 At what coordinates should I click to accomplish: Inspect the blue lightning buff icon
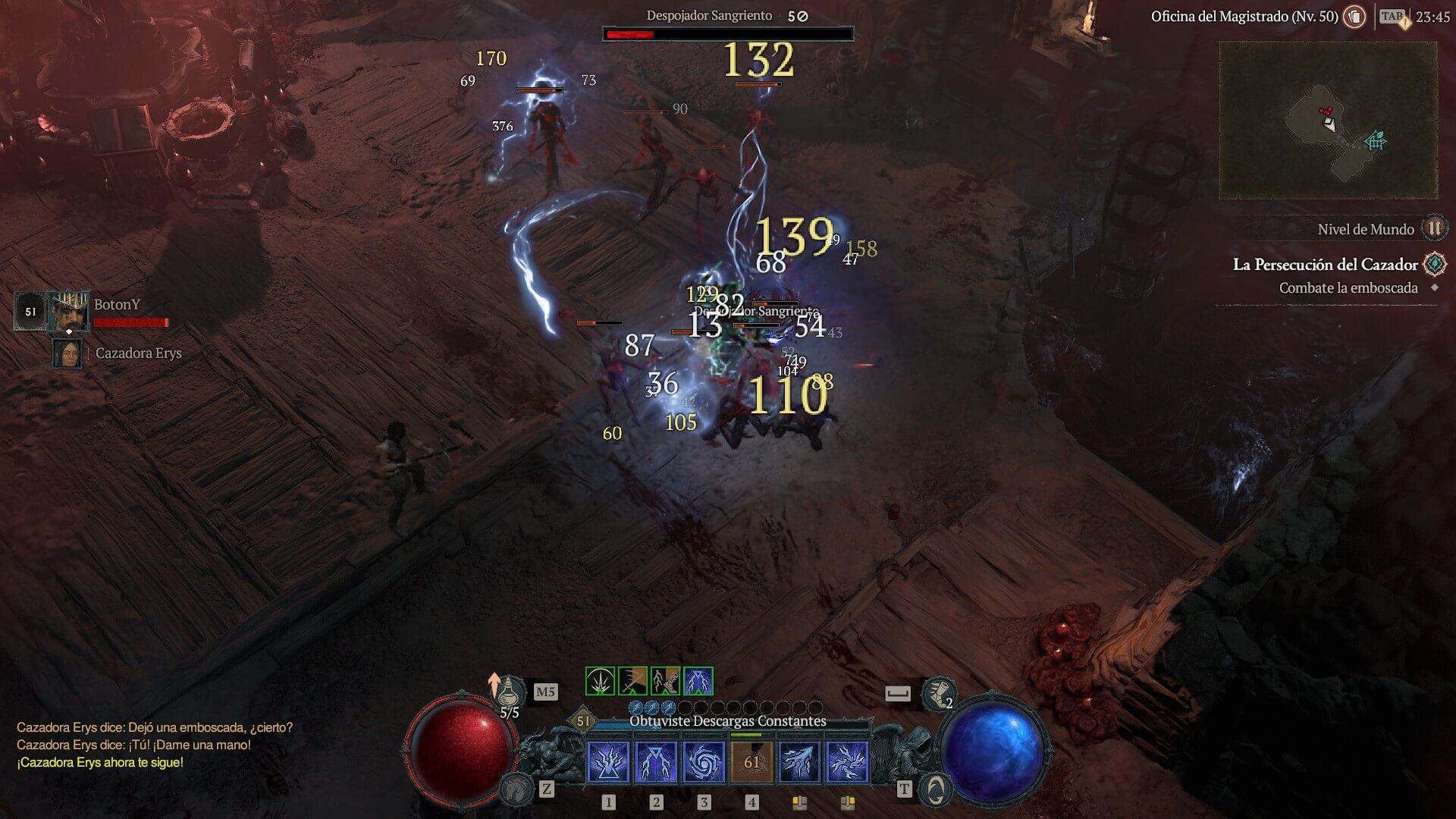pos(698,681)
